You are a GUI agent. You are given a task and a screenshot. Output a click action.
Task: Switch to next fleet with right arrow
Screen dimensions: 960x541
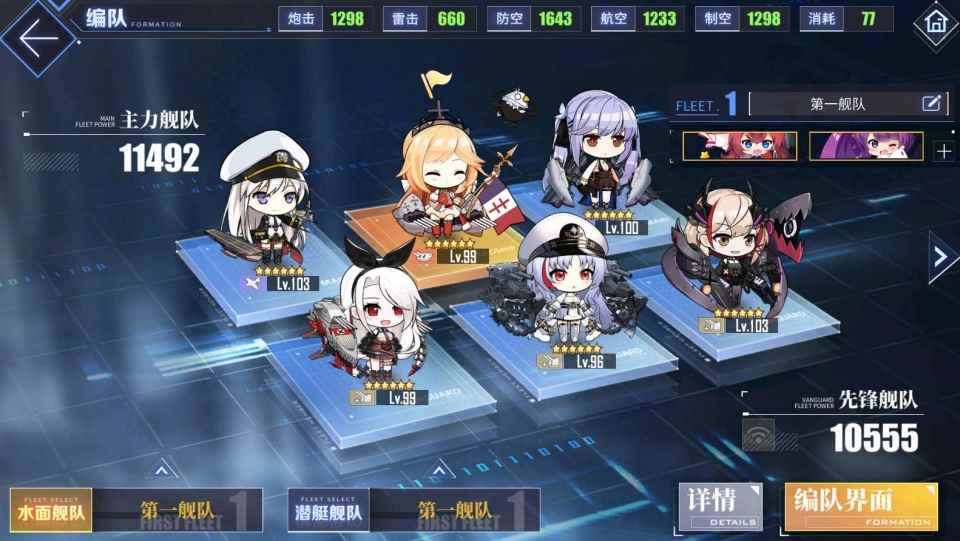pyautogui.click(x=940, y=258)
